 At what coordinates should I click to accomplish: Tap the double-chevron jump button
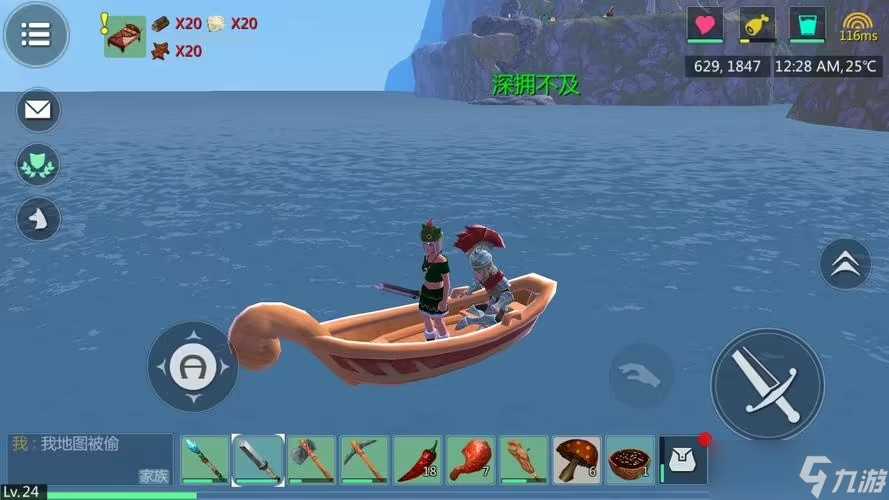(x=845, y=264)
